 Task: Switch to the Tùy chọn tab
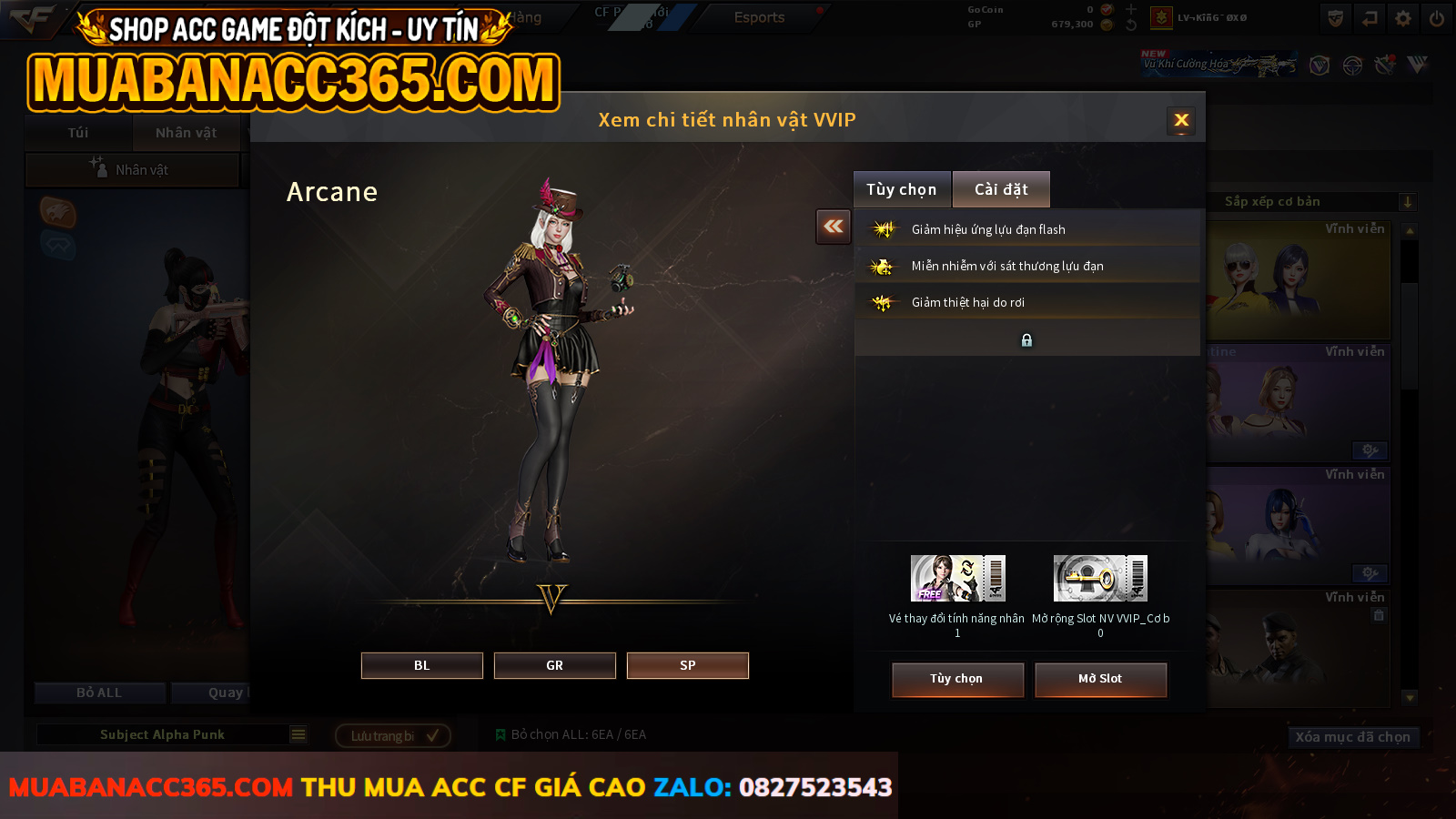(901, 189)
